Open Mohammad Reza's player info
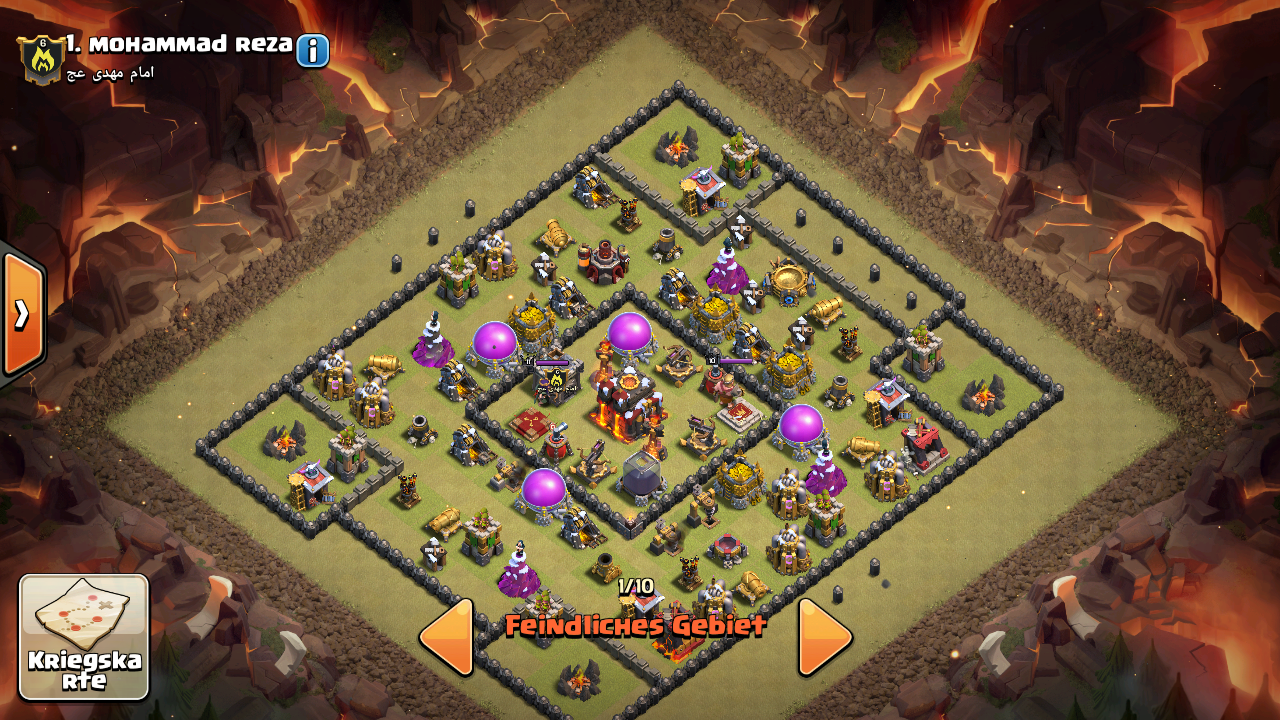 pos(312,50)
